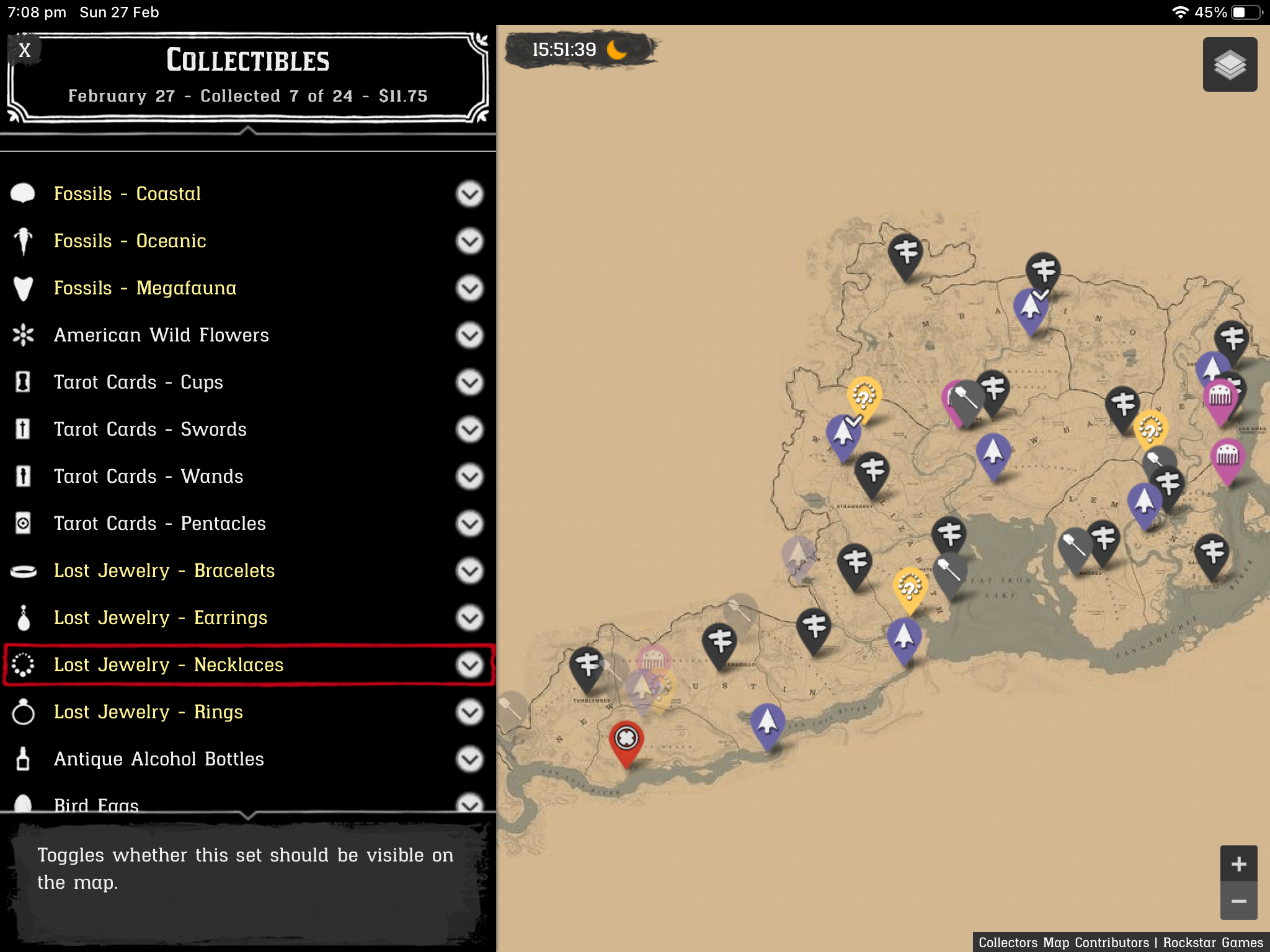Expand the Lost Jewelry - Rings list

[x=469, y=712]
